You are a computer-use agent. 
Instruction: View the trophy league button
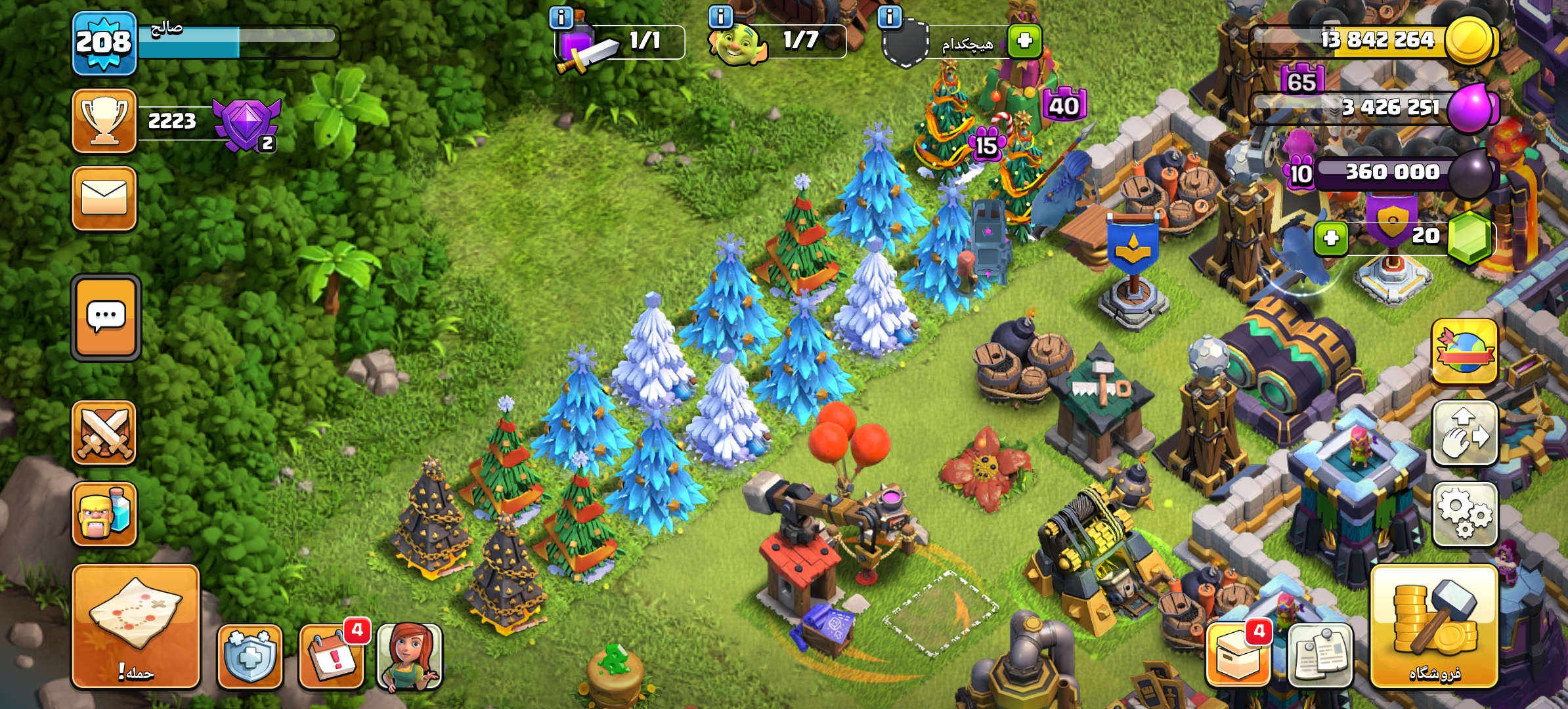[104, 121]
